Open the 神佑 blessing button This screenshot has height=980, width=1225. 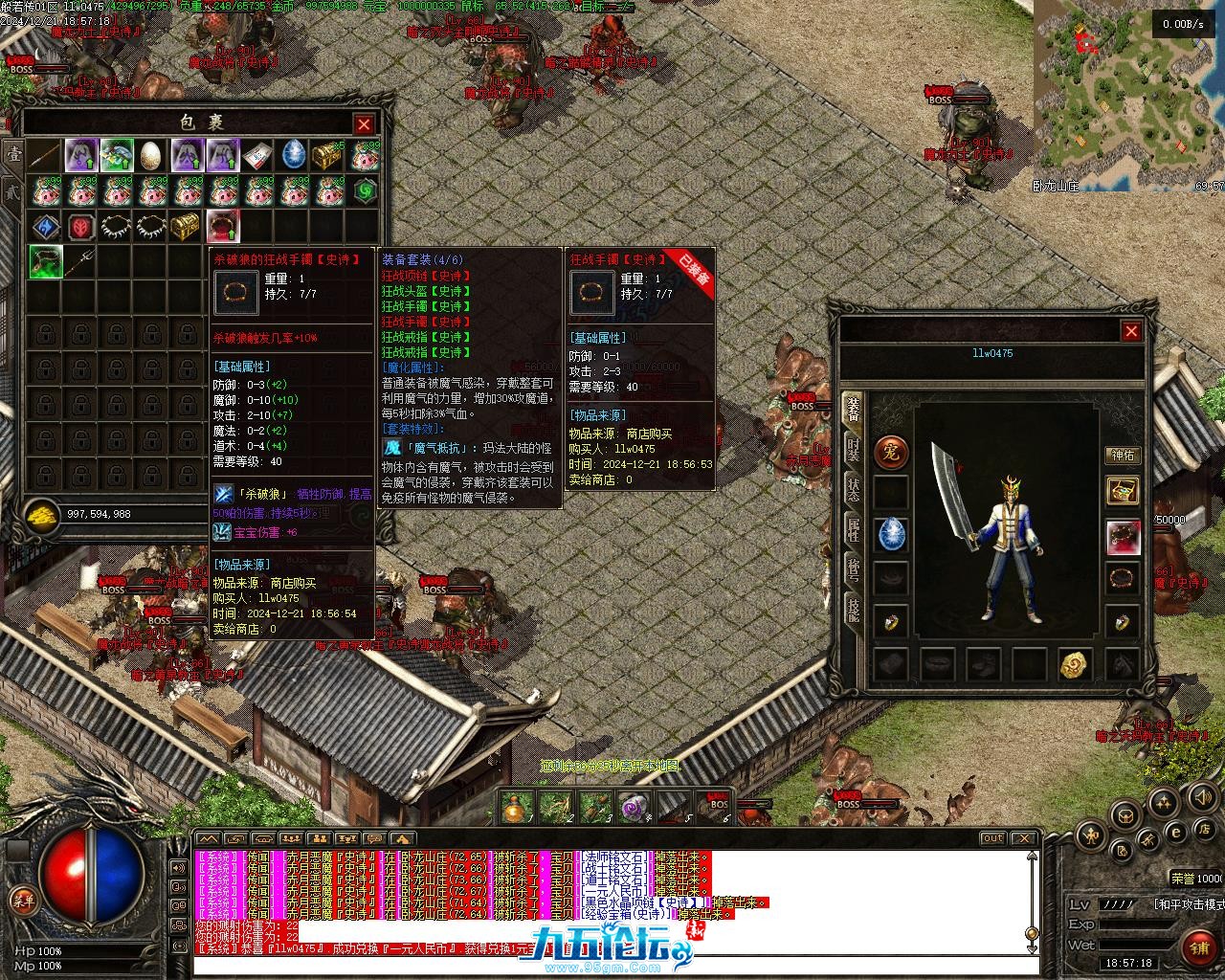pyautogui.click(x=1123, y=456)
